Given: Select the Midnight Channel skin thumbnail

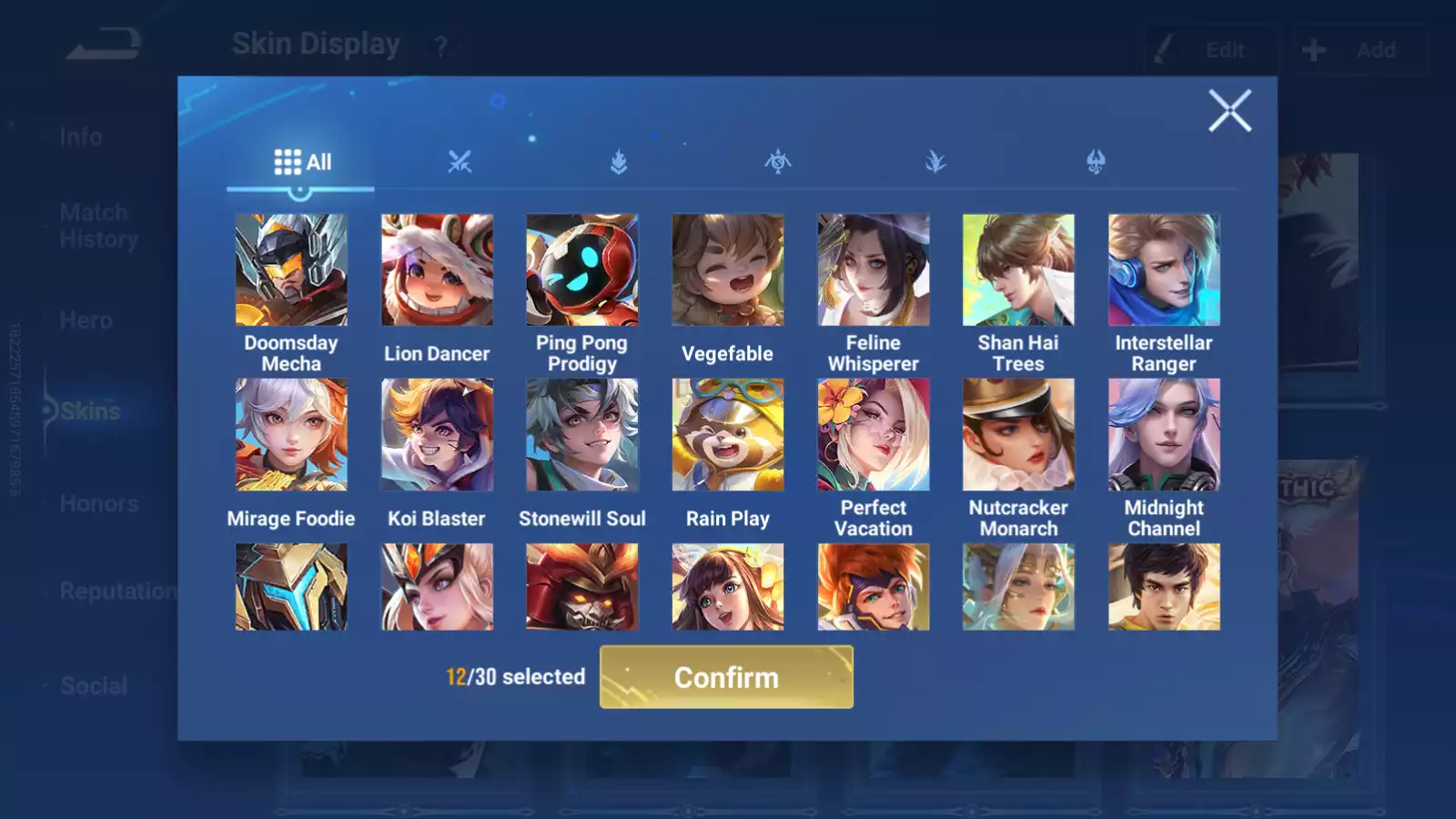Looking at the screenshot, I should tap(1163, 434).
